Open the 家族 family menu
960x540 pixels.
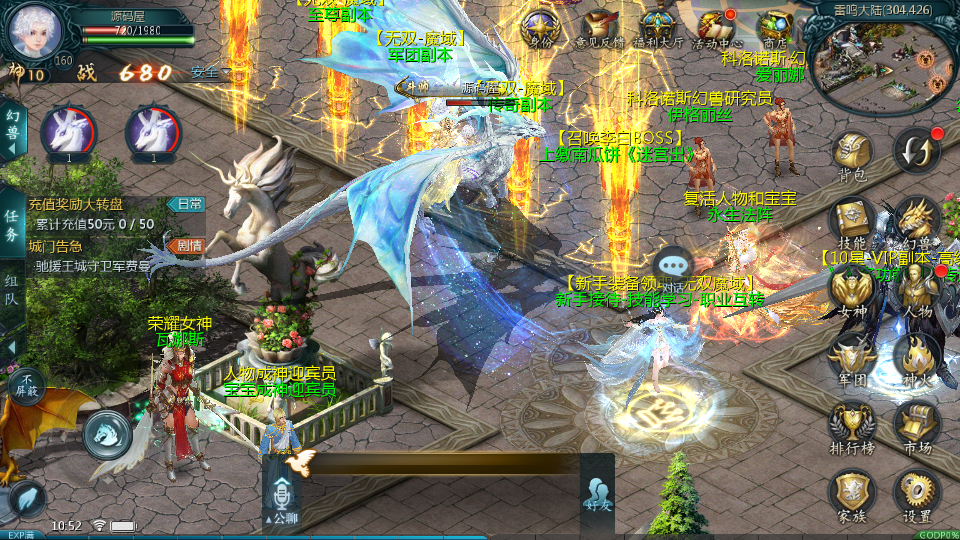(851, 492)
